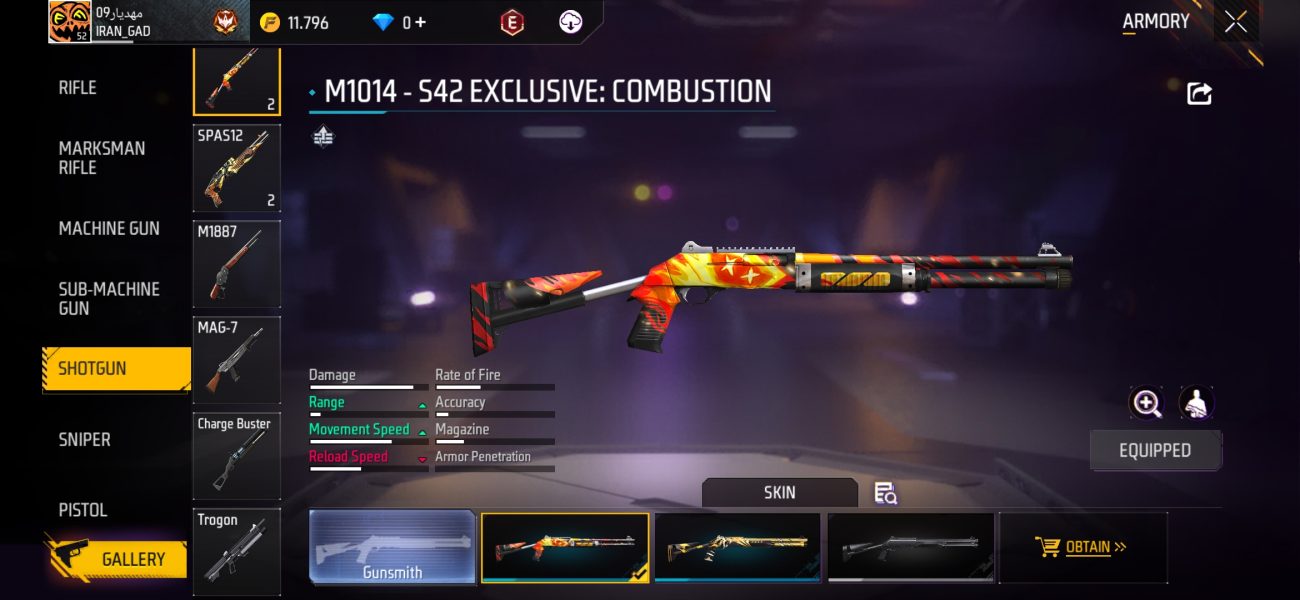
Task: Select the Trogon weapon
Action: (236, 548)
